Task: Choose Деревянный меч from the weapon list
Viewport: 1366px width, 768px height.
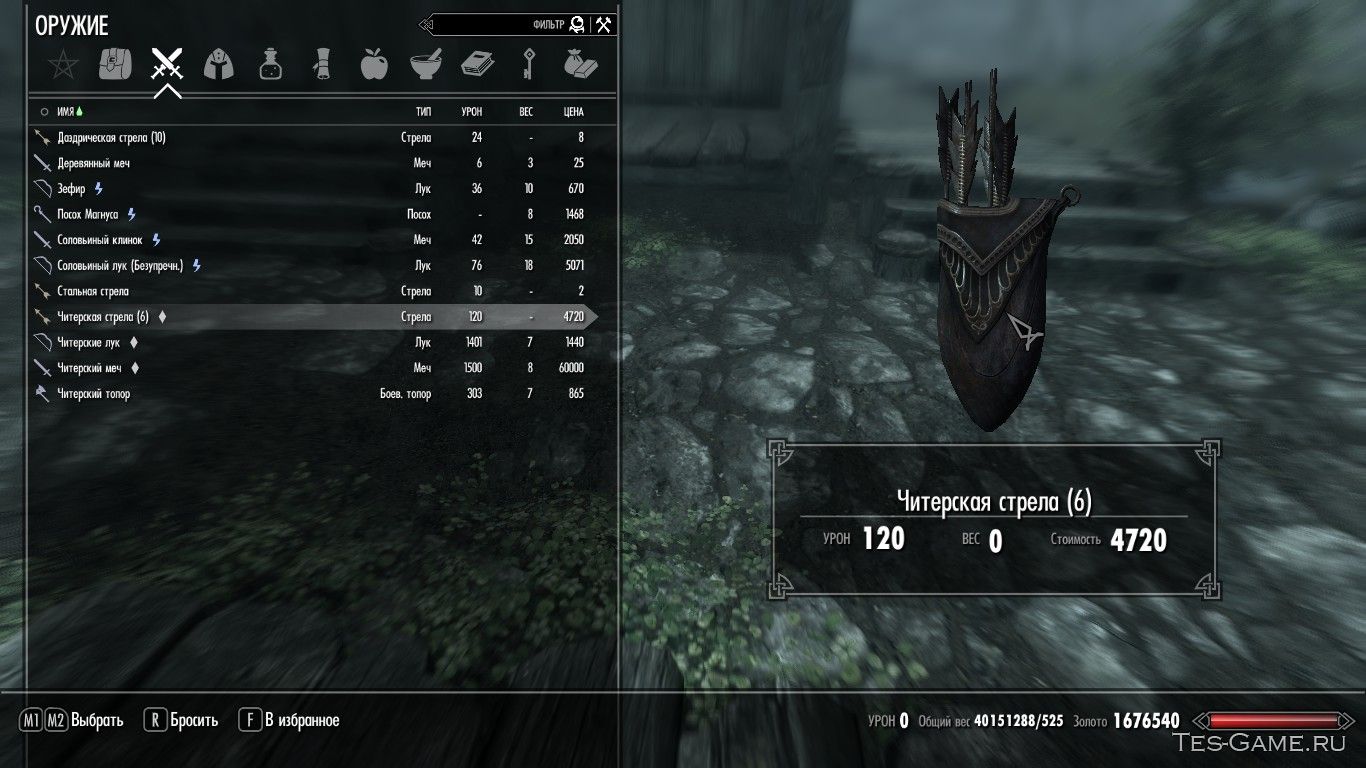Action: (x=94, y=163)
